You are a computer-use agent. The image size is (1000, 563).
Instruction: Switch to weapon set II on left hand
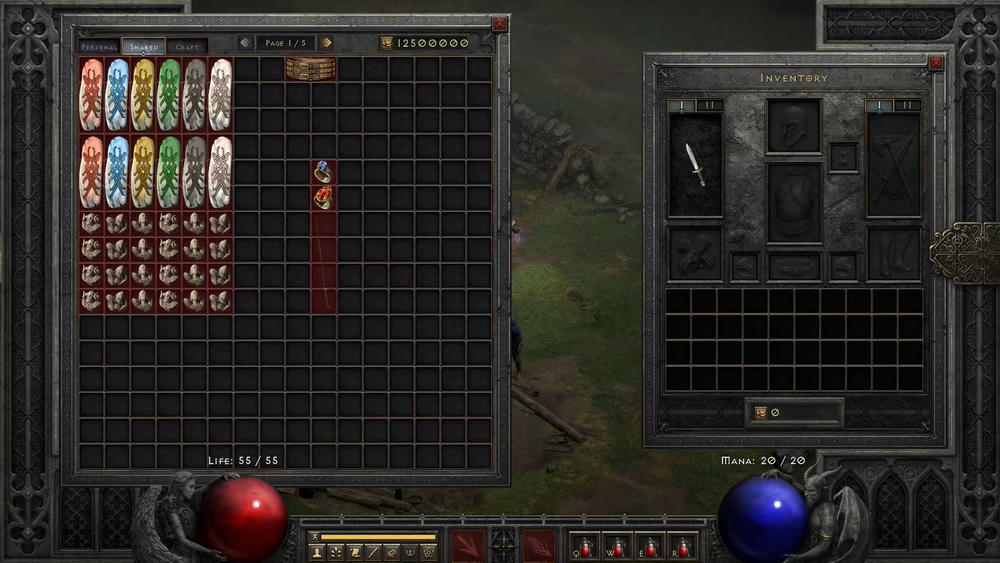coord(709,105)
